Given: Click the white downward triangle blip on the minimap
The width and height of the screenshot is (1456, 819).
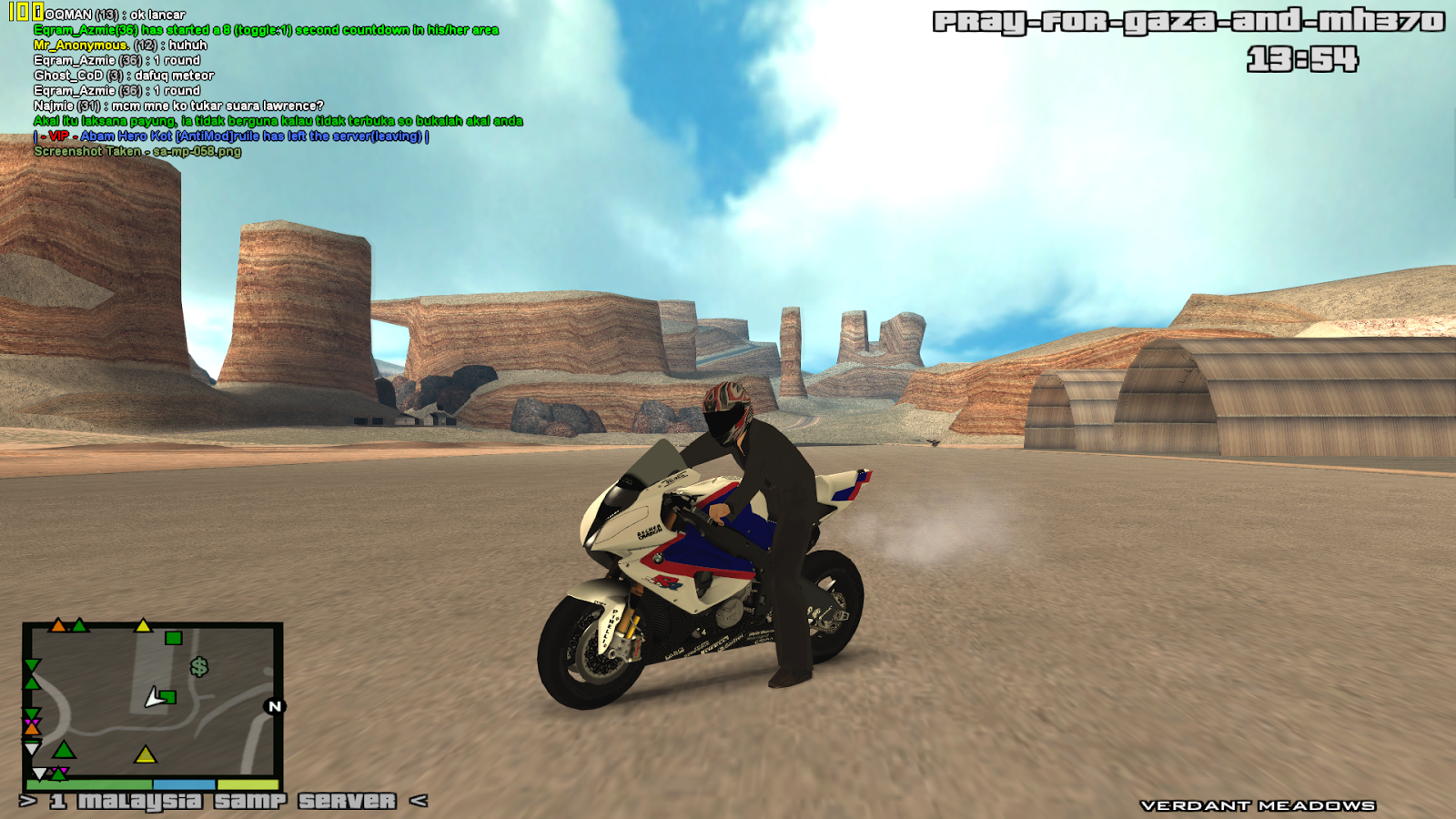Looking at the screenshot, I should [x=31, y=749].
